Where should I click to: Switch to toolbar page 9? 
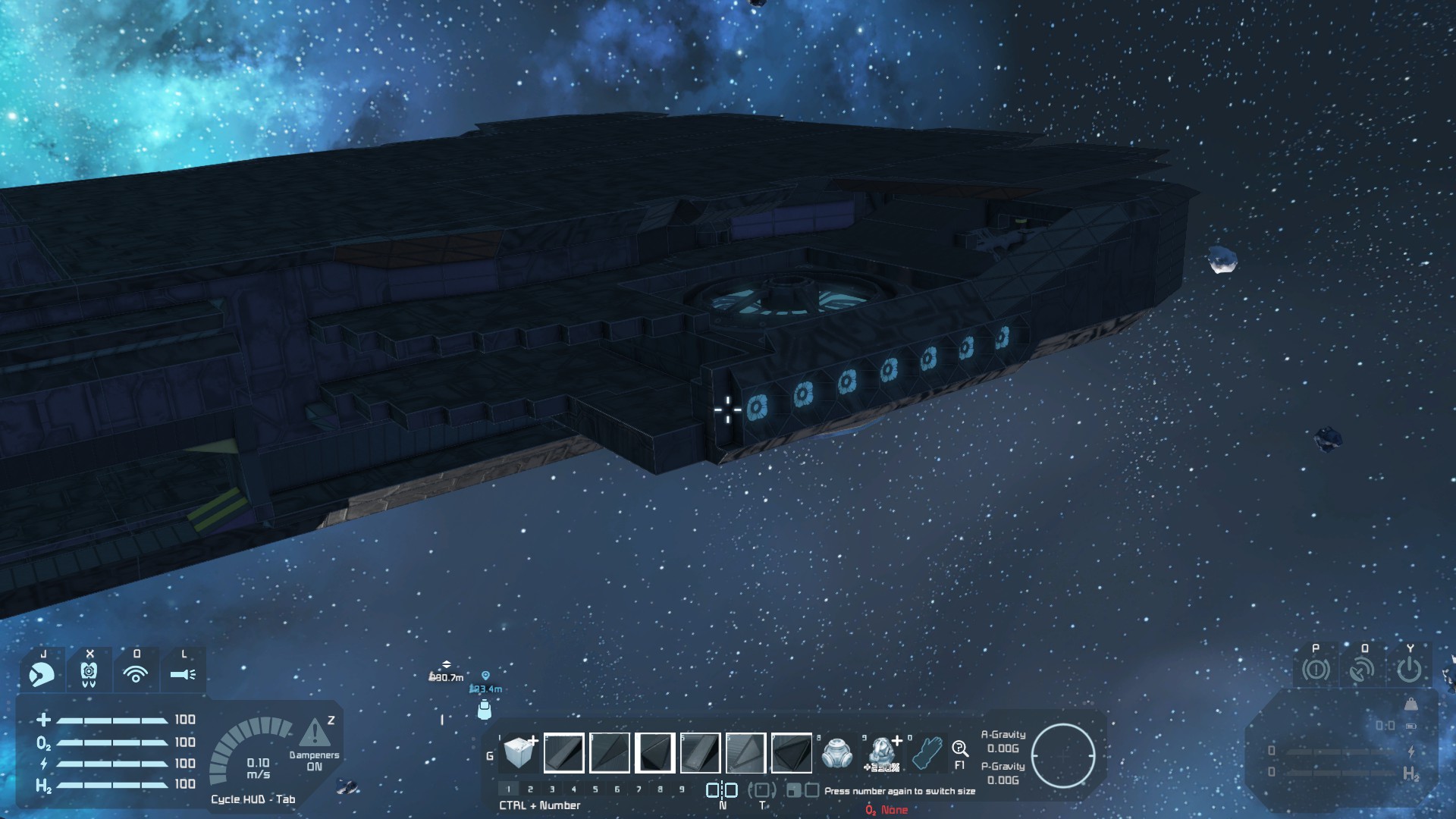[682, 789]
